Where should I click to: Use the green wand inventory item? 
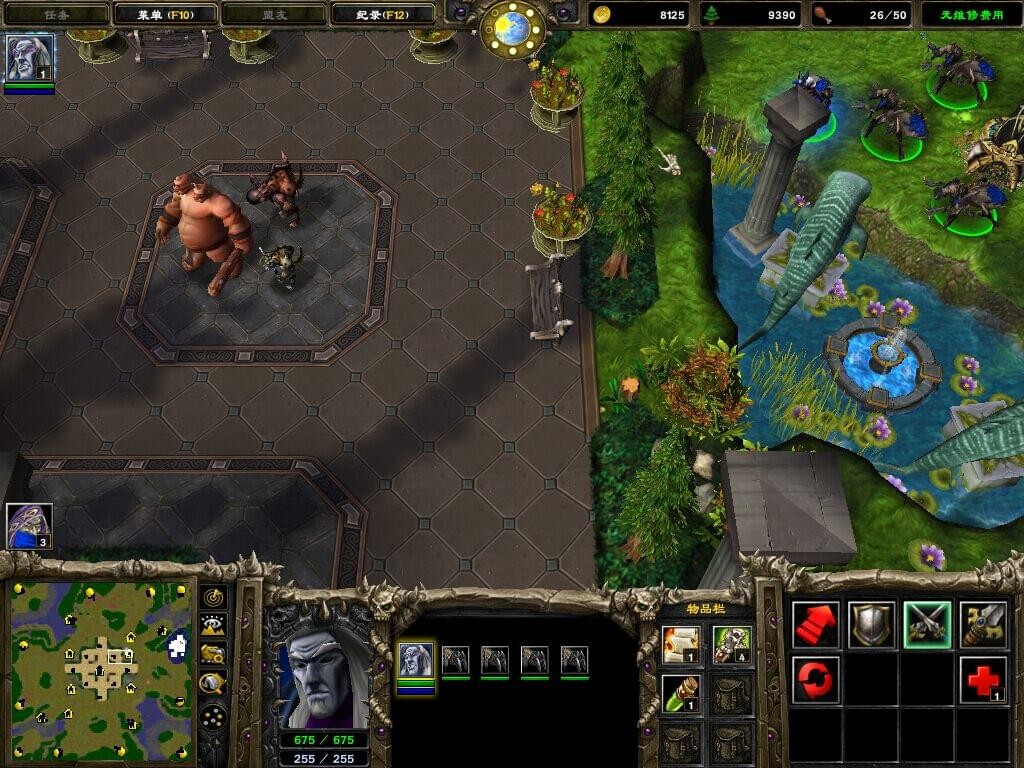(680, 692)
